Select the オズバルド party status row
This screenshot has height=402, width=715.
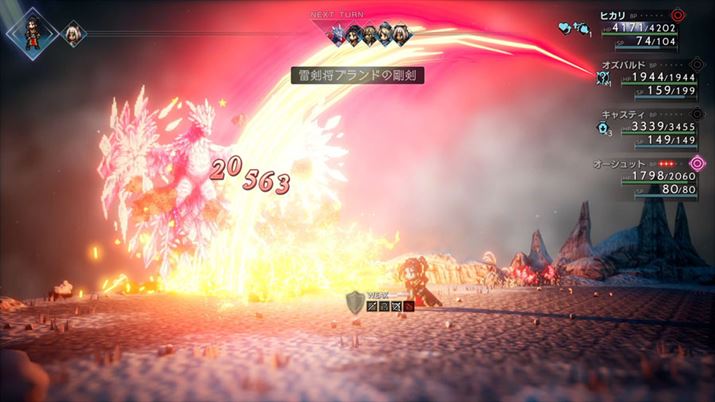click(647, 77)
